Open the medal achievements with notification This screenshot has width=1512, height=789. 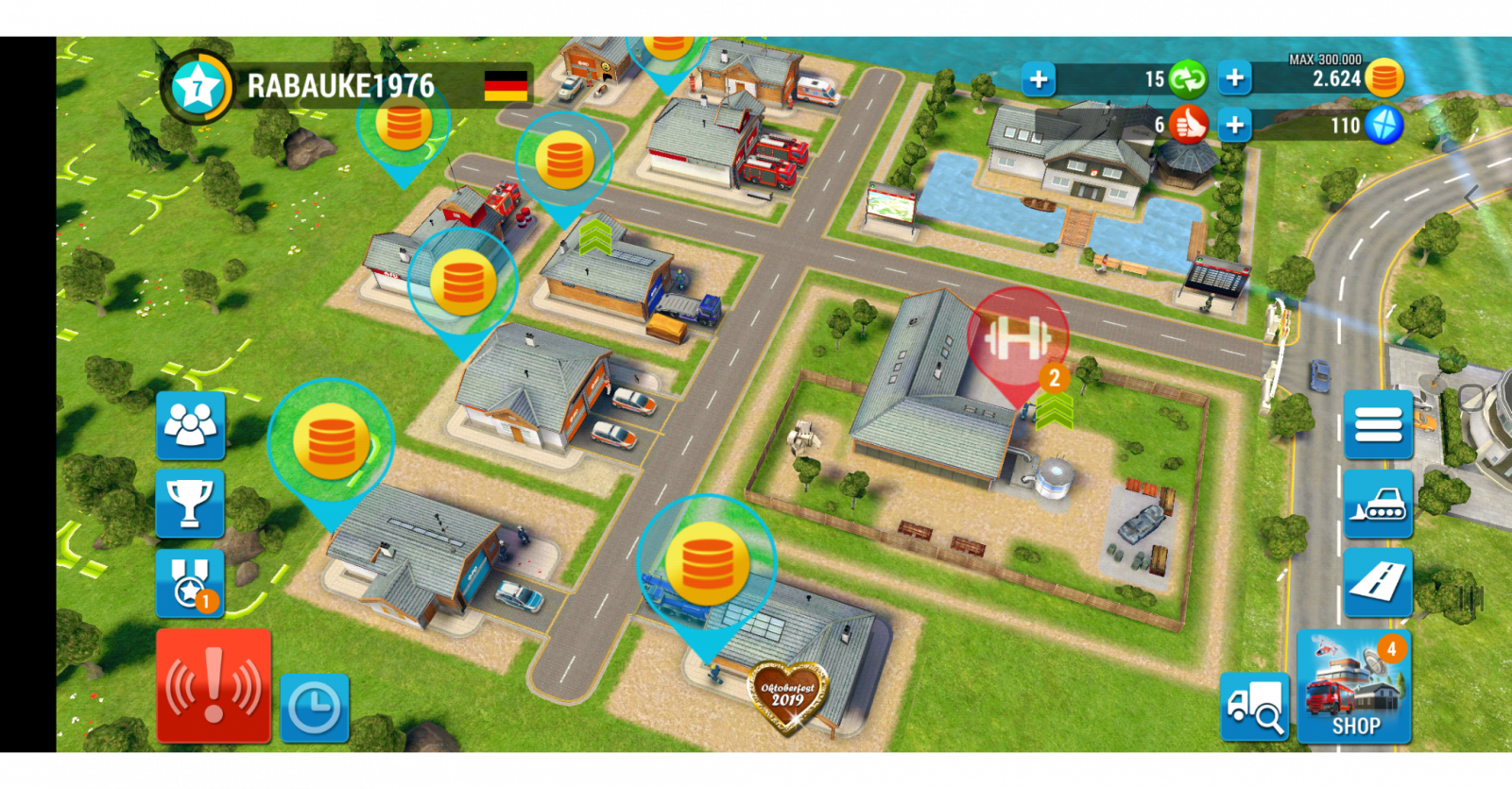pyautogui.click(x=190, y=583)
